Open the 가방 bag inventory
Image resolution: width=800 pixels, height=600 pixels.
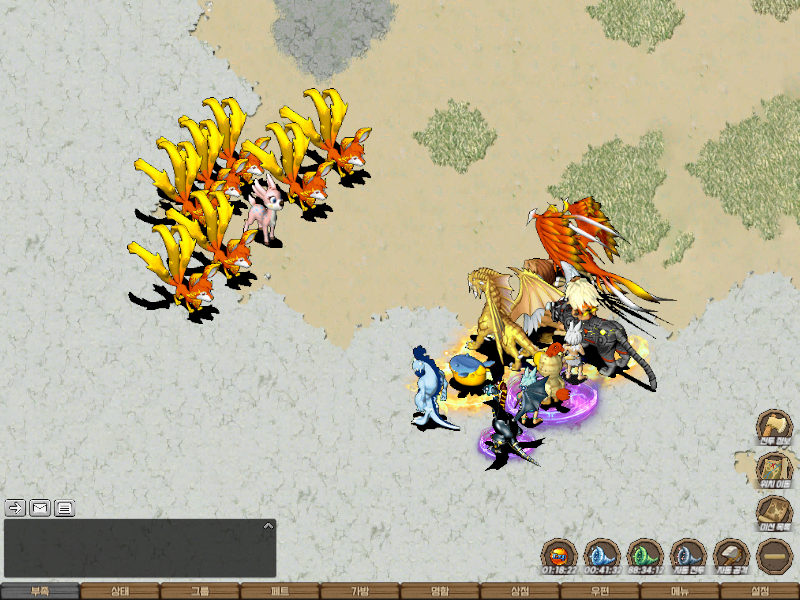[x=360, y=591]
